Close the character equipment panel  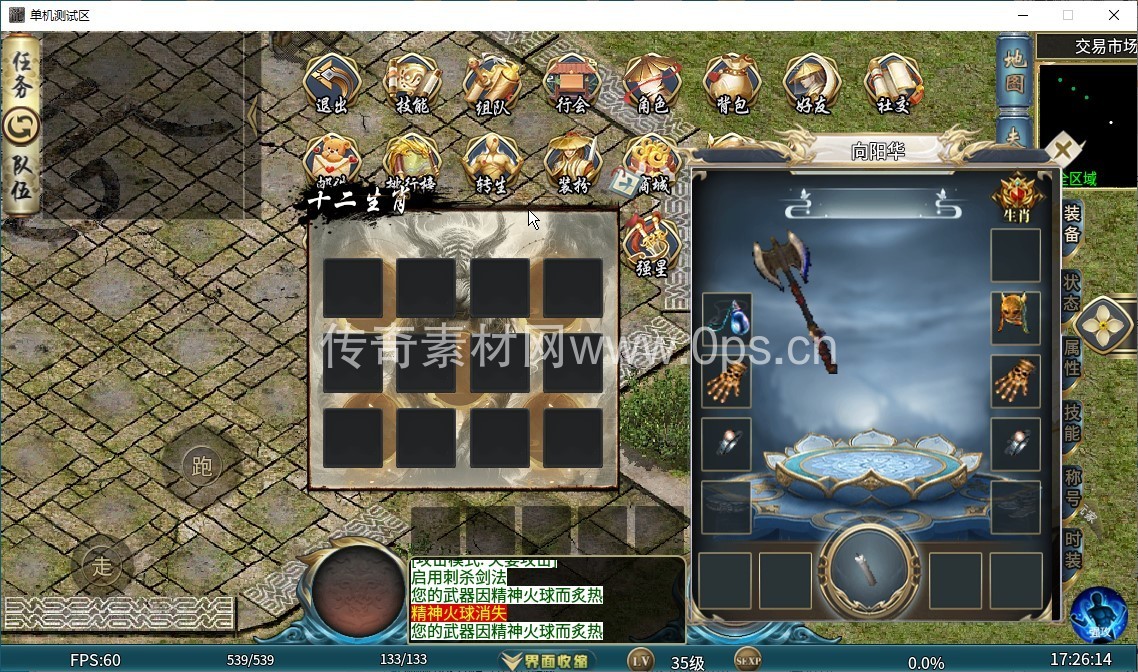(x=1063, y=151)
